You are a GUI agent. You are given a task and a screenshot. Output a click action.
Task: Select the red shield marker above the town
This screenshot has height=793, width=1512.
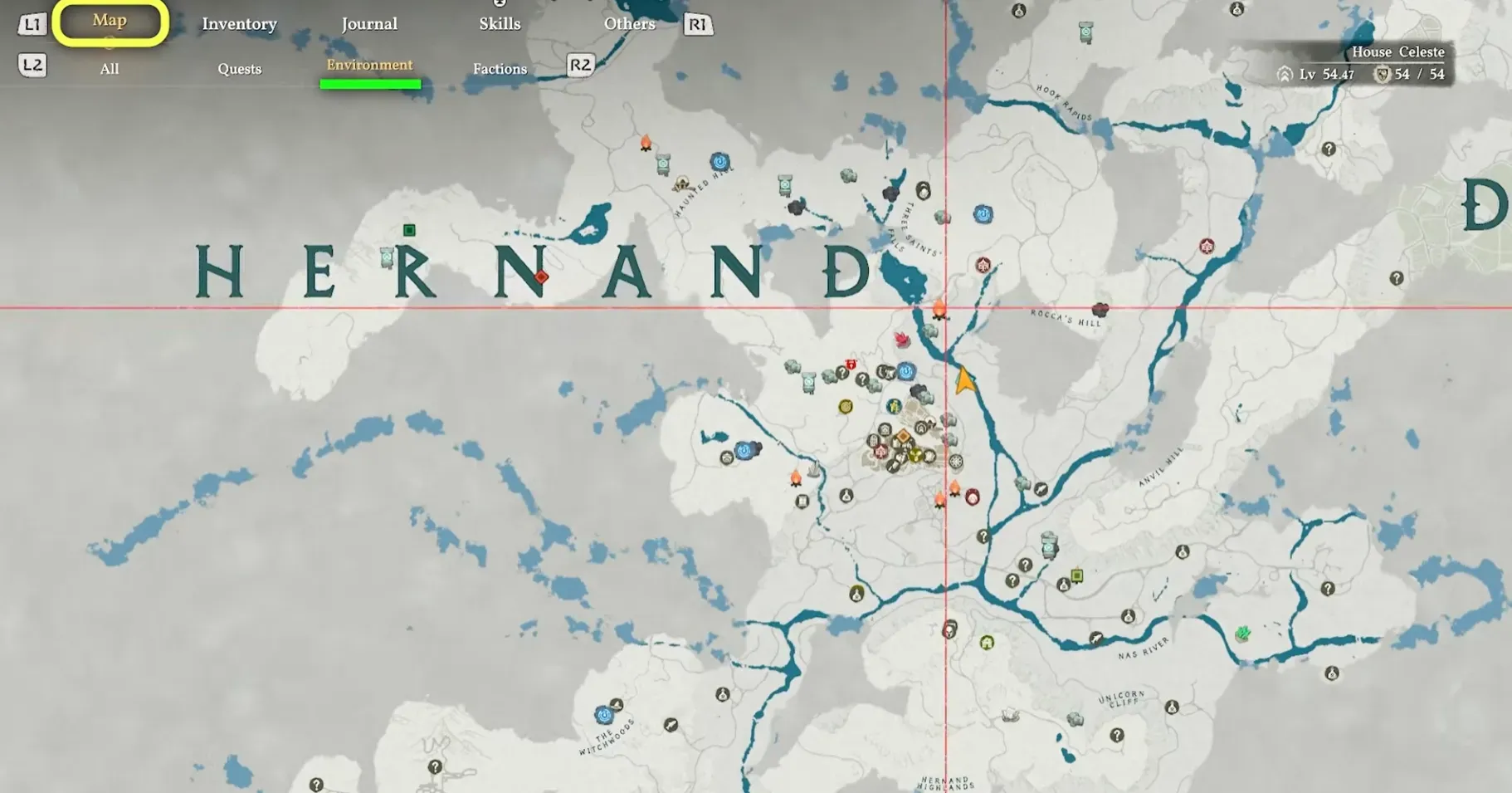coord(851,365)
